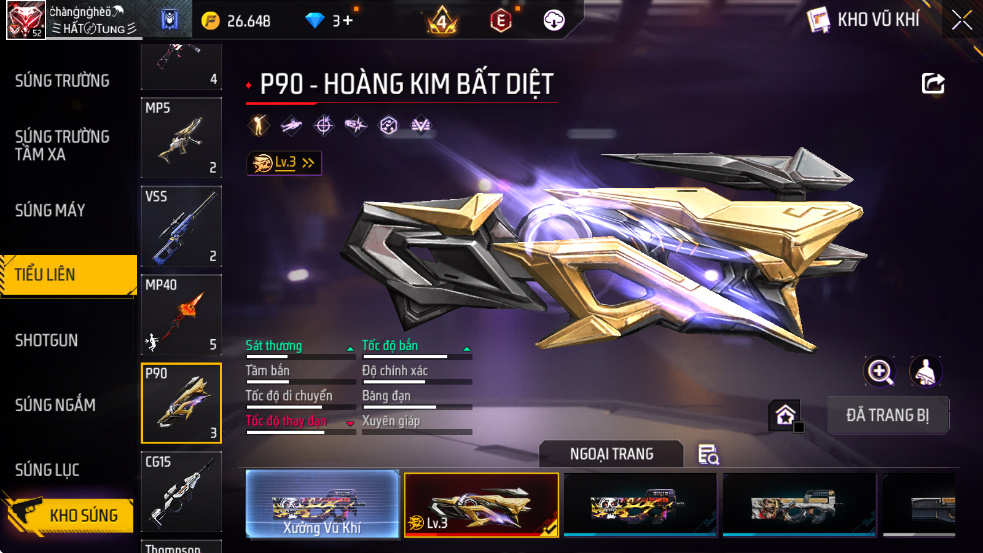Image resolution: width=983 pixels, height=553 pixels.
Task: Open the Lv.3 skin upgrade badge
Action: click(x=284, y=163)
